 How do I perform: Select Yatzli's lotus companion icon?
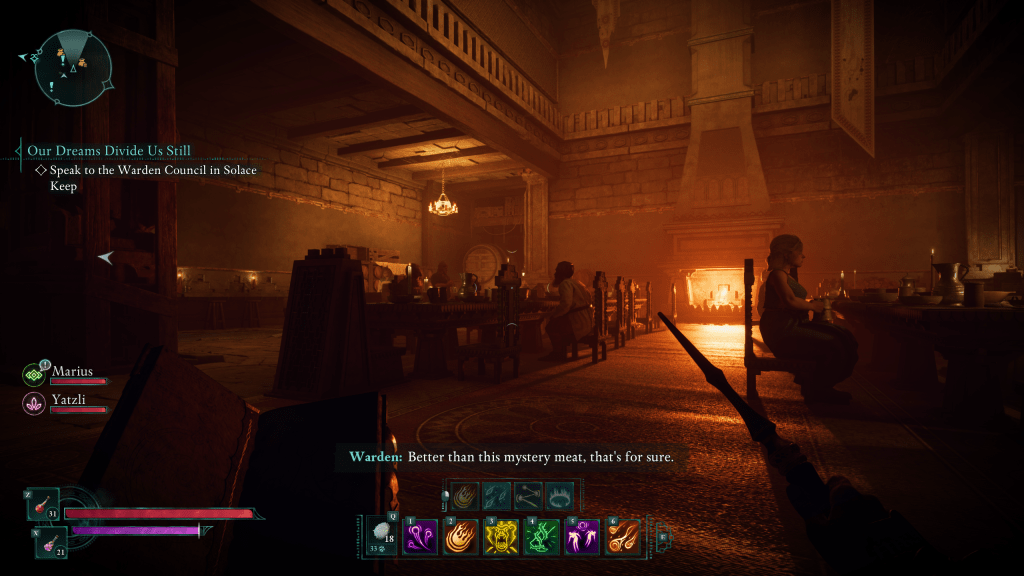pos(34,403)
